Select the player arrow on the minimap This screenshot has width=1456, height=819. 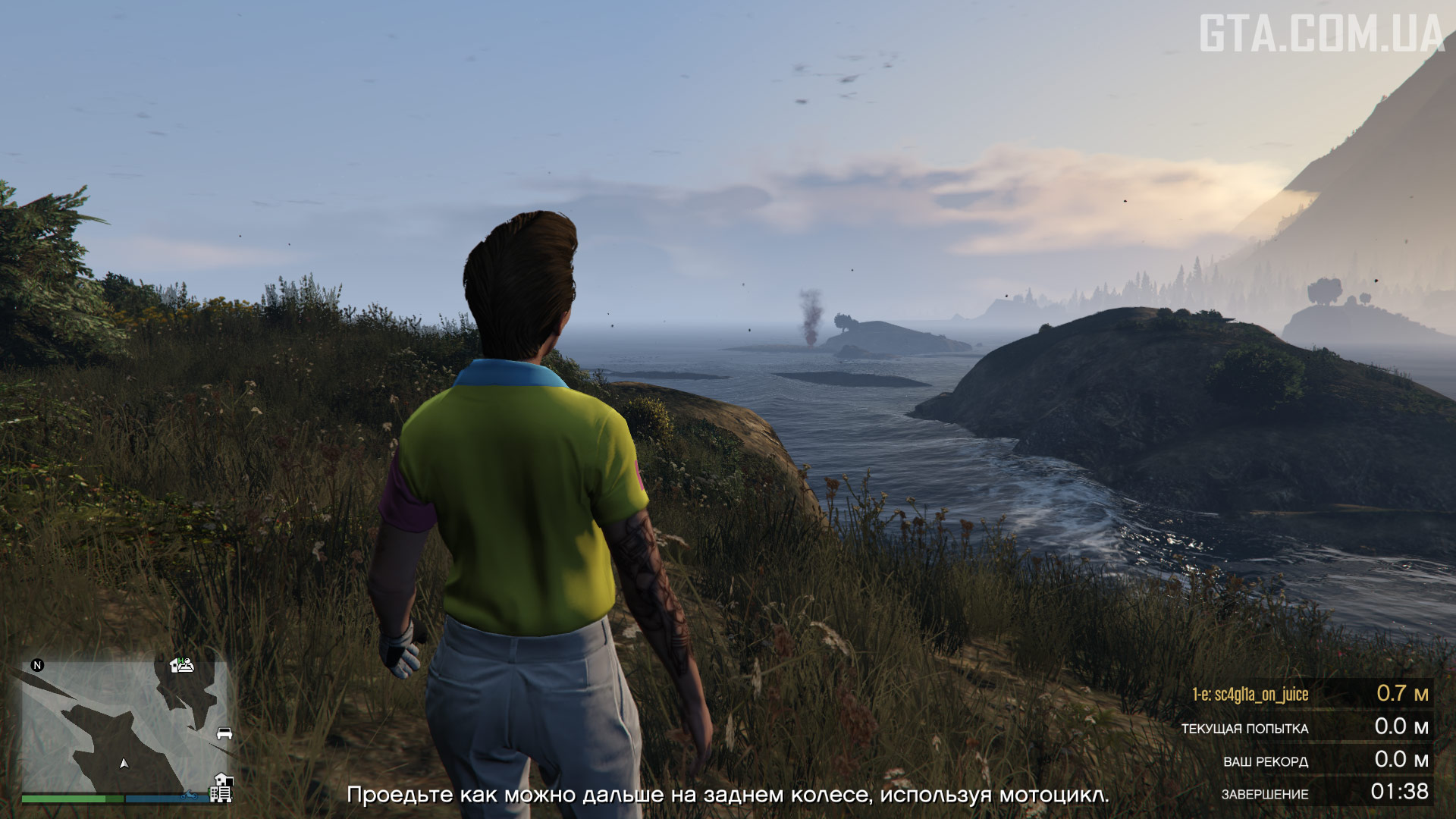click(x=124, y=763)
